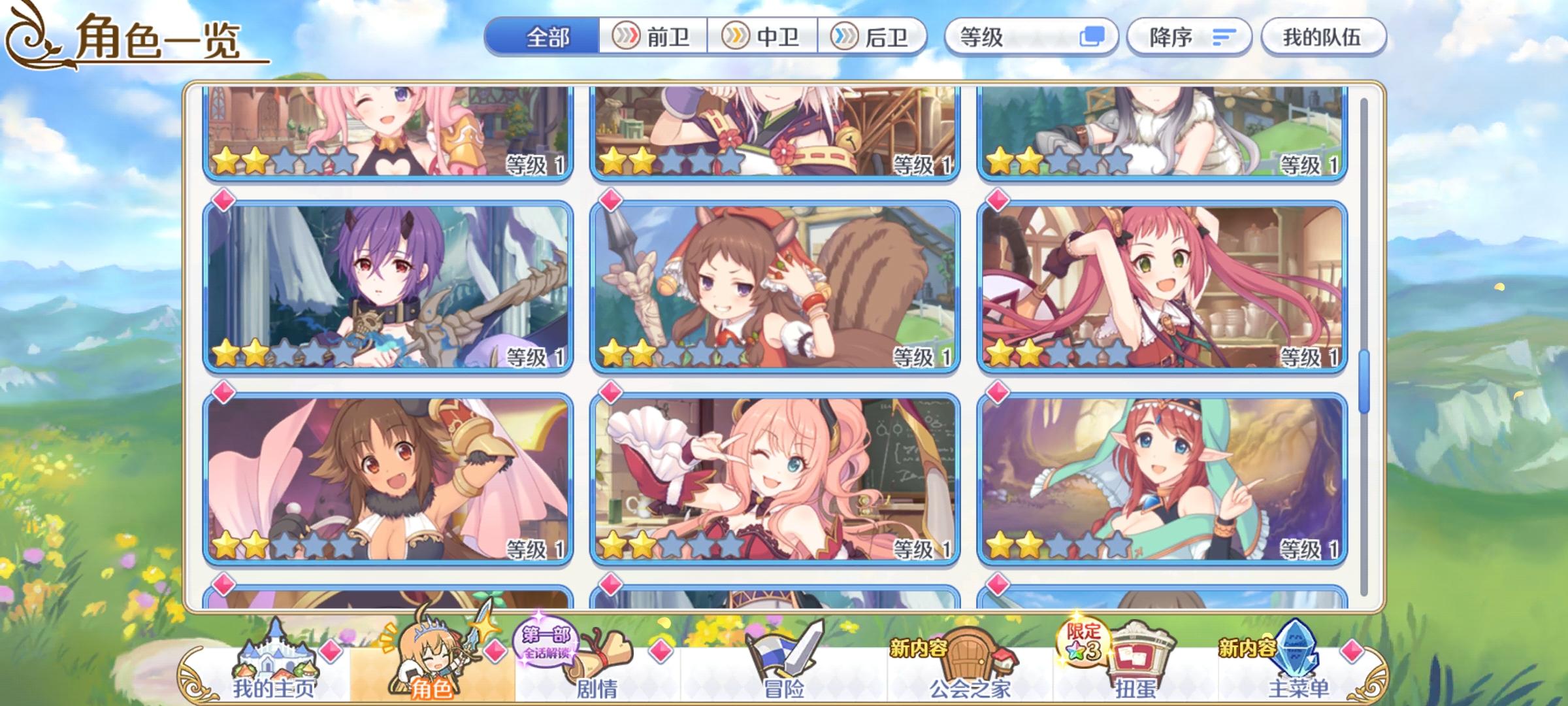
Task: Expand the 降序 sort order selector
Action: [x=1189, y=37]
